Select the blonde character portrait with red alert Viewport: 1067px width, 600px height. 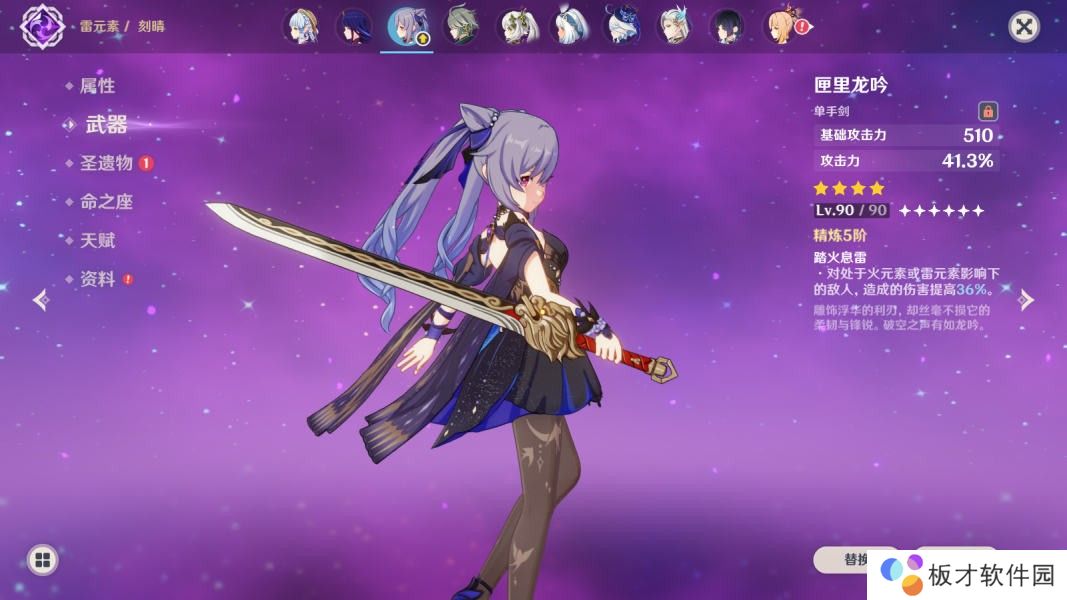(x=782, y=27)
